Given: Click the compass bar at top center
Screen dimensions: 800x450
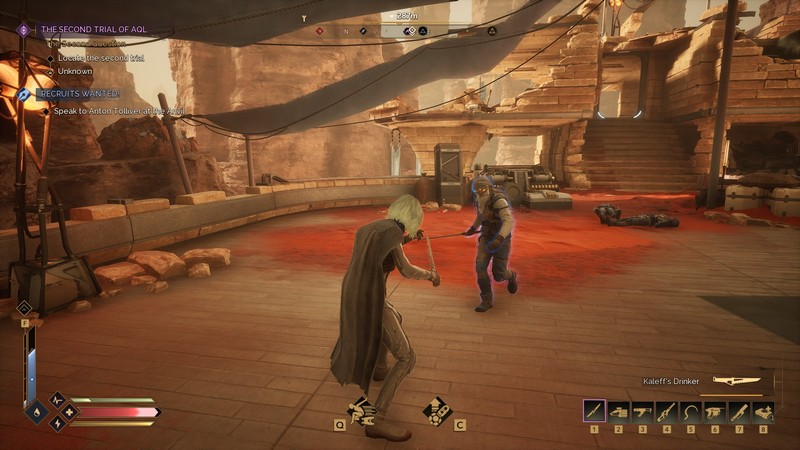Looking at the screenshot, I should tap(406, 31).
